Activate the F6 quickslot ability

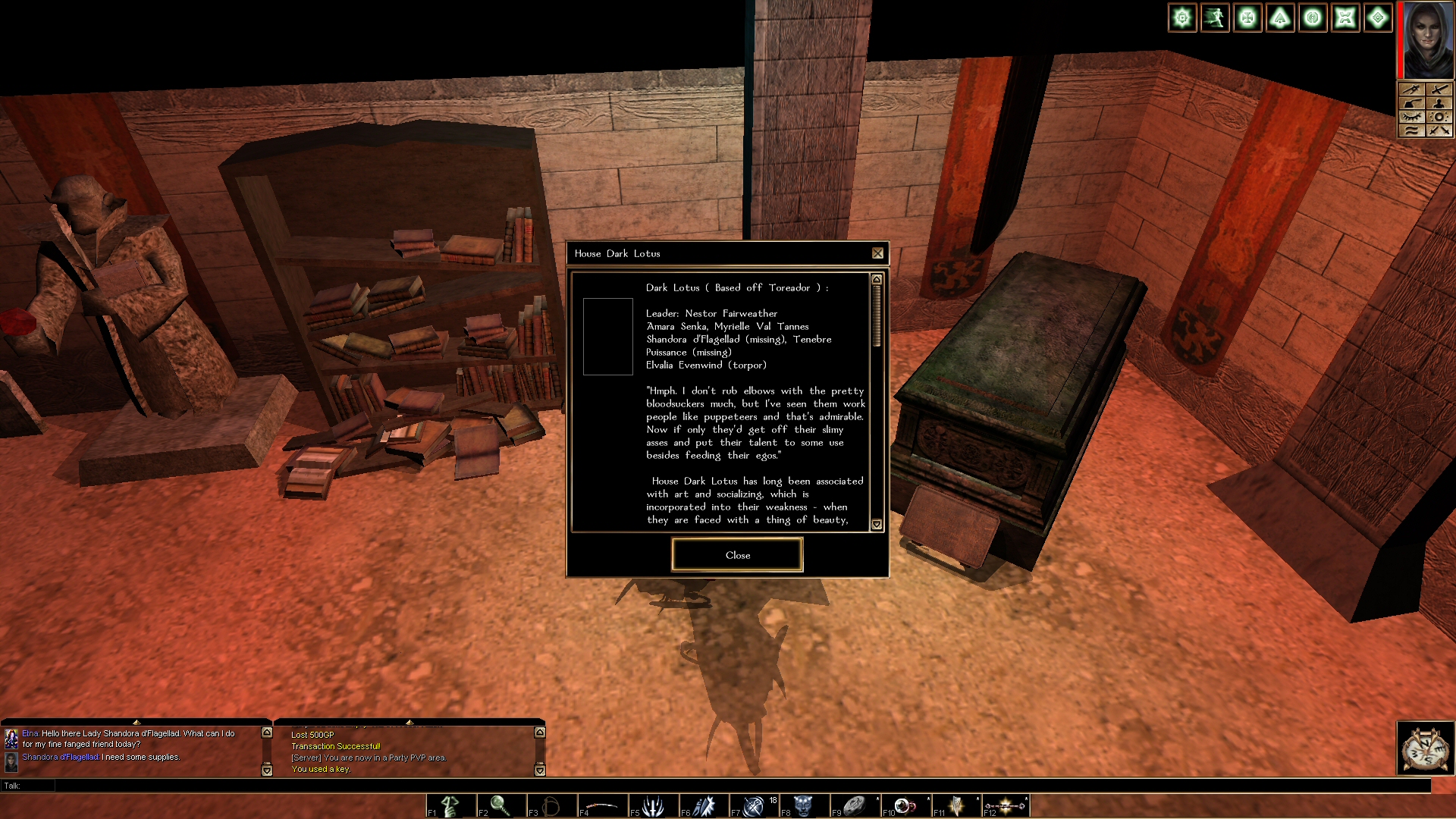[704, 805]
